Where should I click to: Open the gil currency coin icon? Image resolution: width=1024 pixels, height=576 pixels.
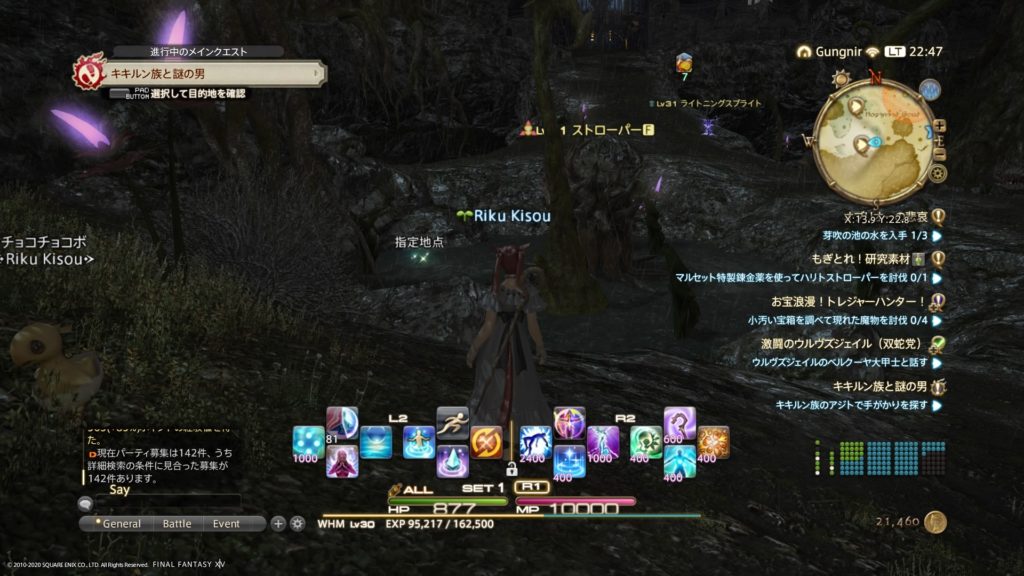coord(936,522)
